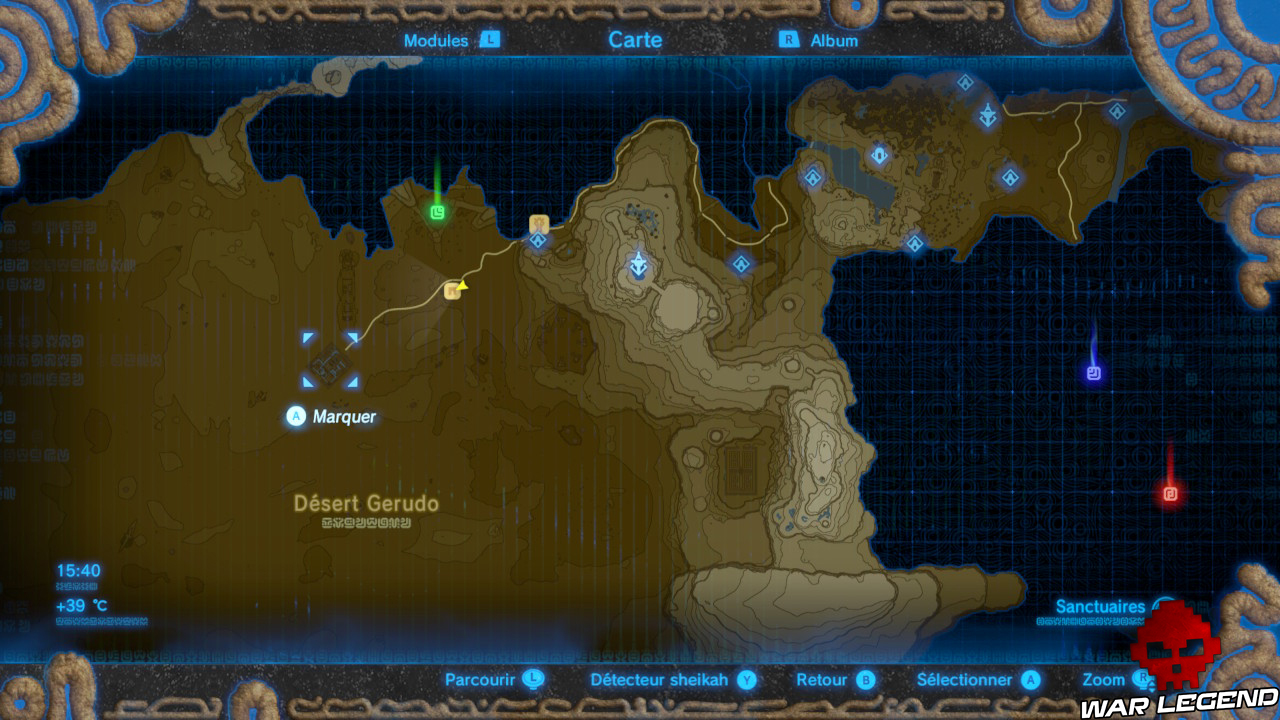Click the purple shrine marker on the right
The image size is (1280, 720).
click(1093, 370)
